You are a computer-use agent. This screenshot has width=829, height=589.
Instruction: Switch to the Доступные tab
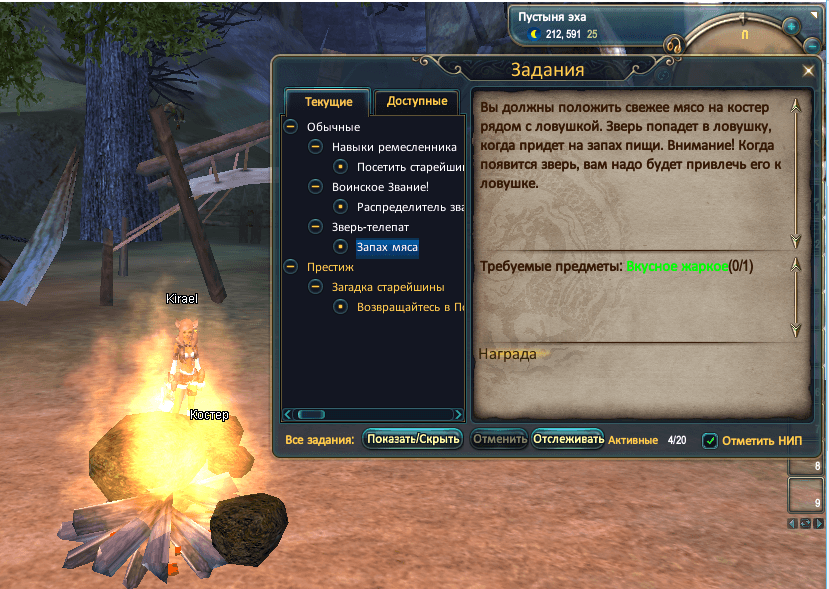(416, 102)
